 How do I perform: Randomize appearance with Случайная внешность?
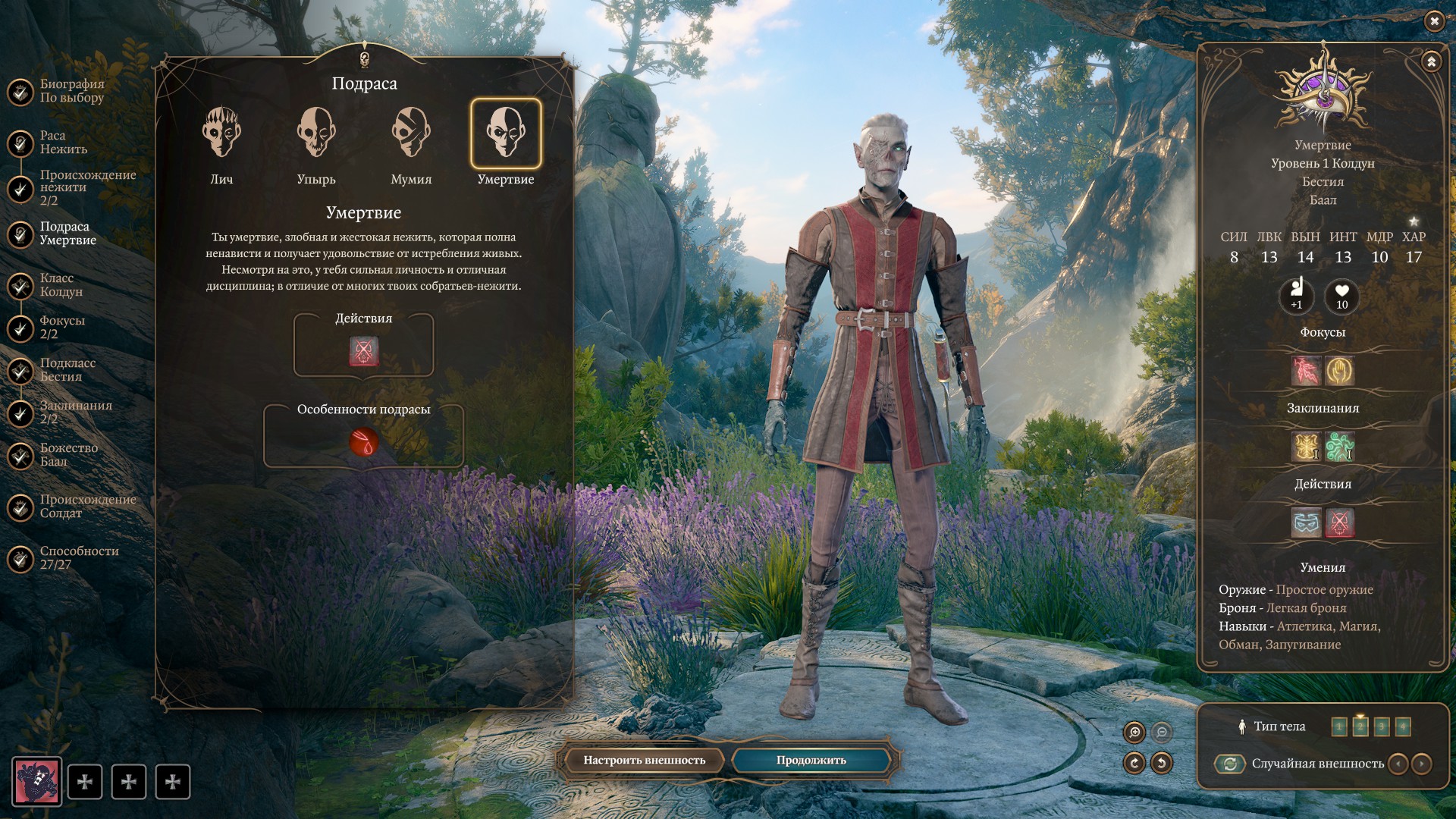[x=1230, y=764]
